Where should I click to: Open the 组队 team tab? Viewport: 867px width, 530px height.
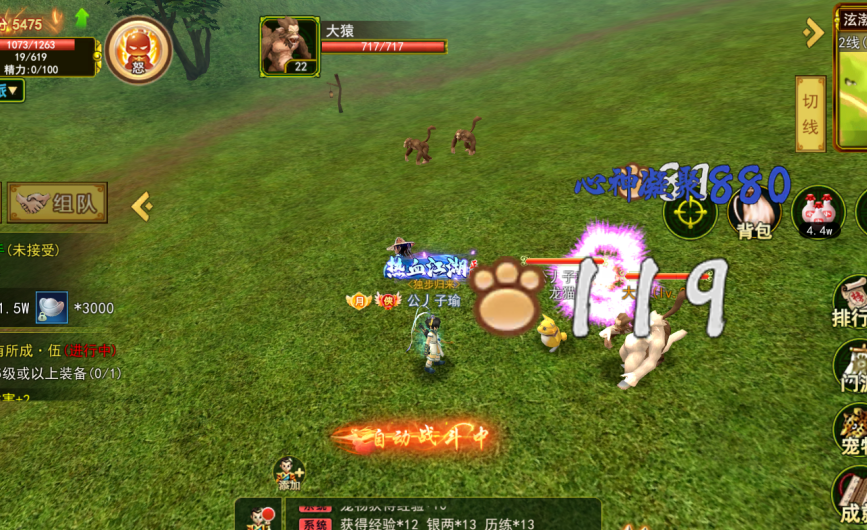58,203
